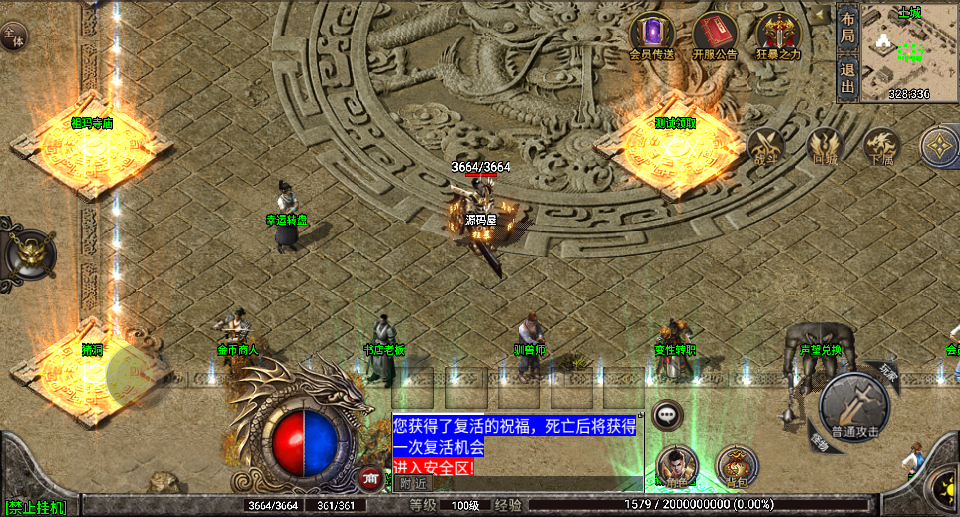The height and width of the screenshot is (517, 960).
Task: Select the shuriken star skill button
Action: click(x=940, y=147)
